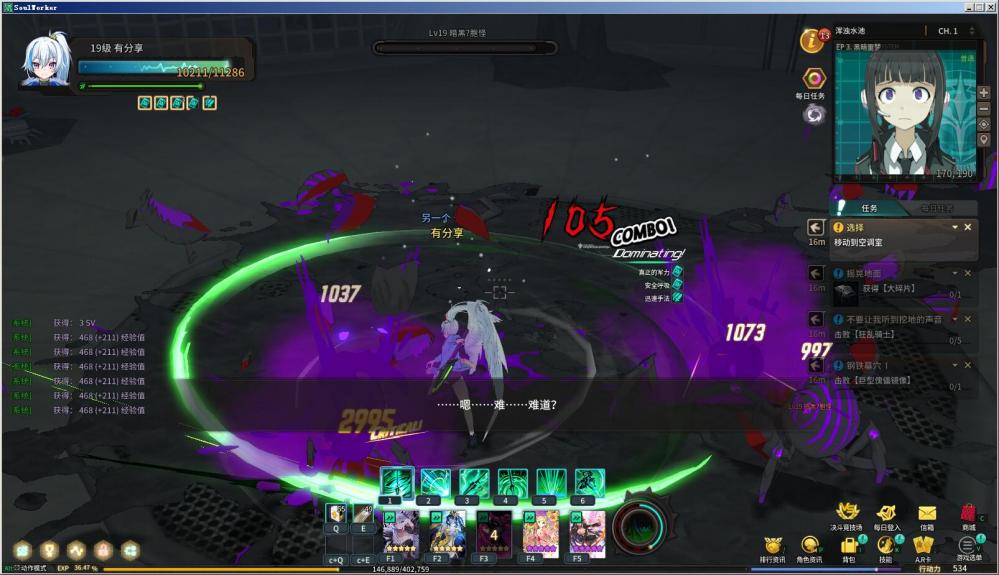Open the 游戏选单 game menu
Screen dimensions: 999x575
click(966, 546)
